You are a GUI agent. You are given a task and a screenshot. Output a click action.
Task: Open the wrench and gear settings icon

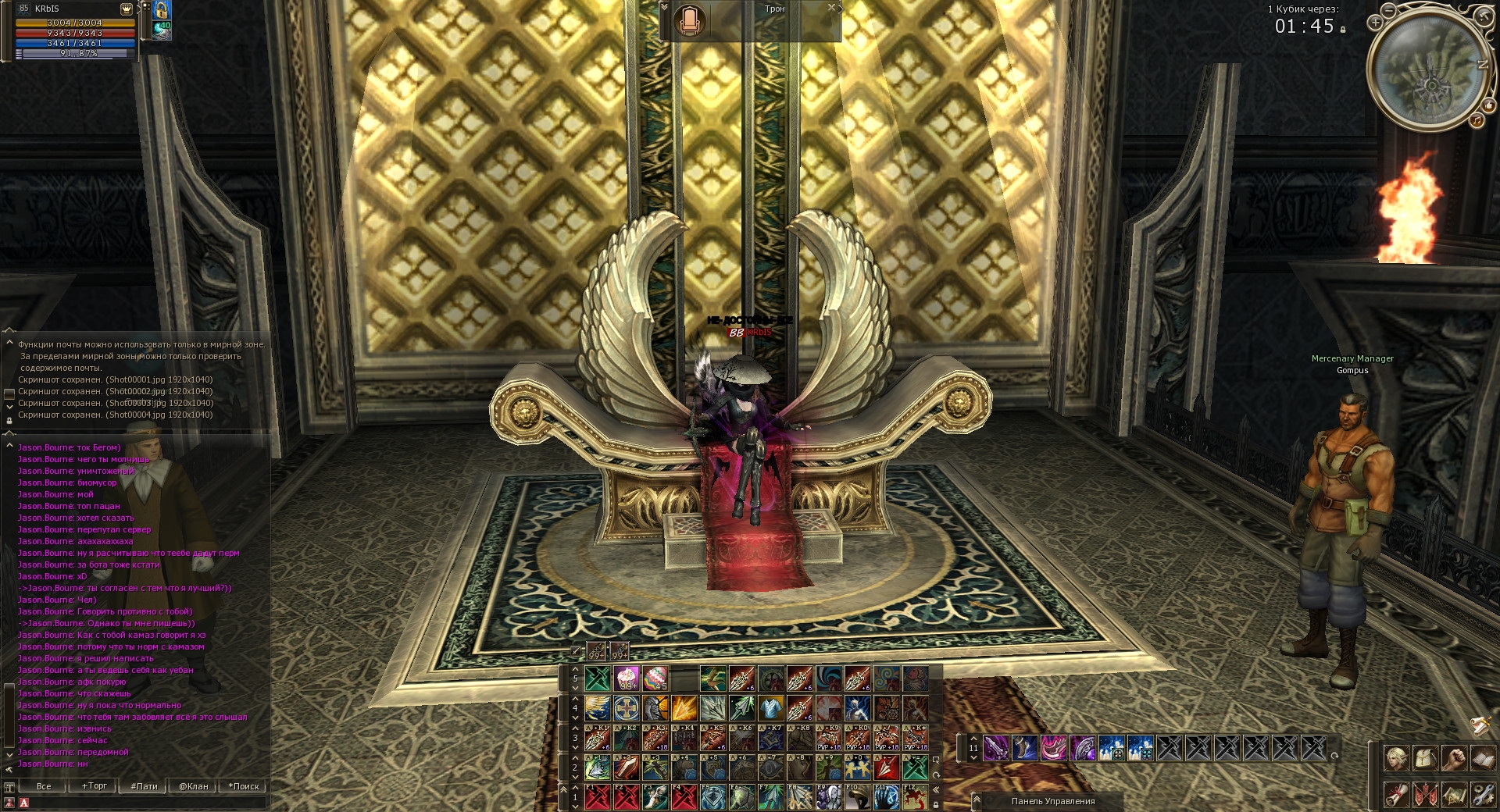coord(1482,795)
